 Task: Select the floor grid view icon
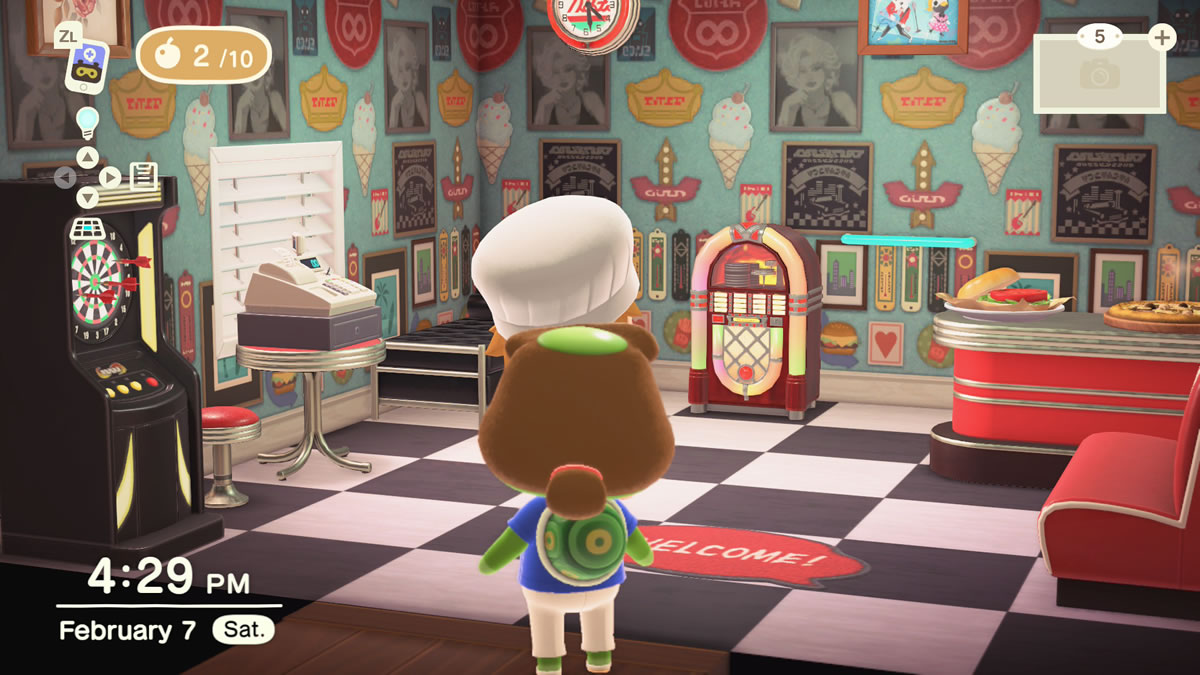point(88,229)
